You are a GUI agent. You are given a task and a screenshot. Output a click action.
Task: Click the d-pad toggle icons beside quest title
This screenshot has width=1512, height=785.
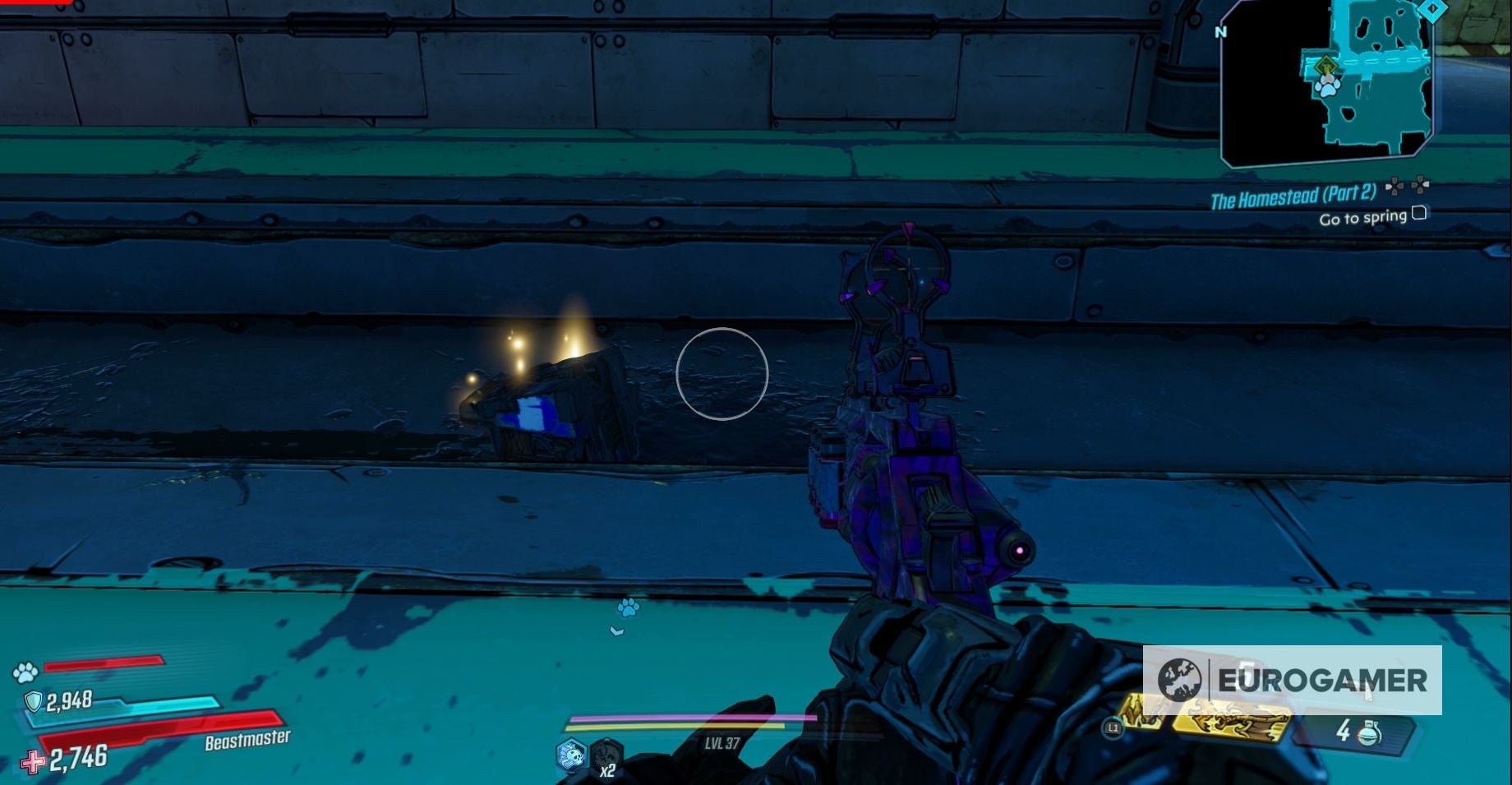pyautogui.click(x=1407, y=187)
